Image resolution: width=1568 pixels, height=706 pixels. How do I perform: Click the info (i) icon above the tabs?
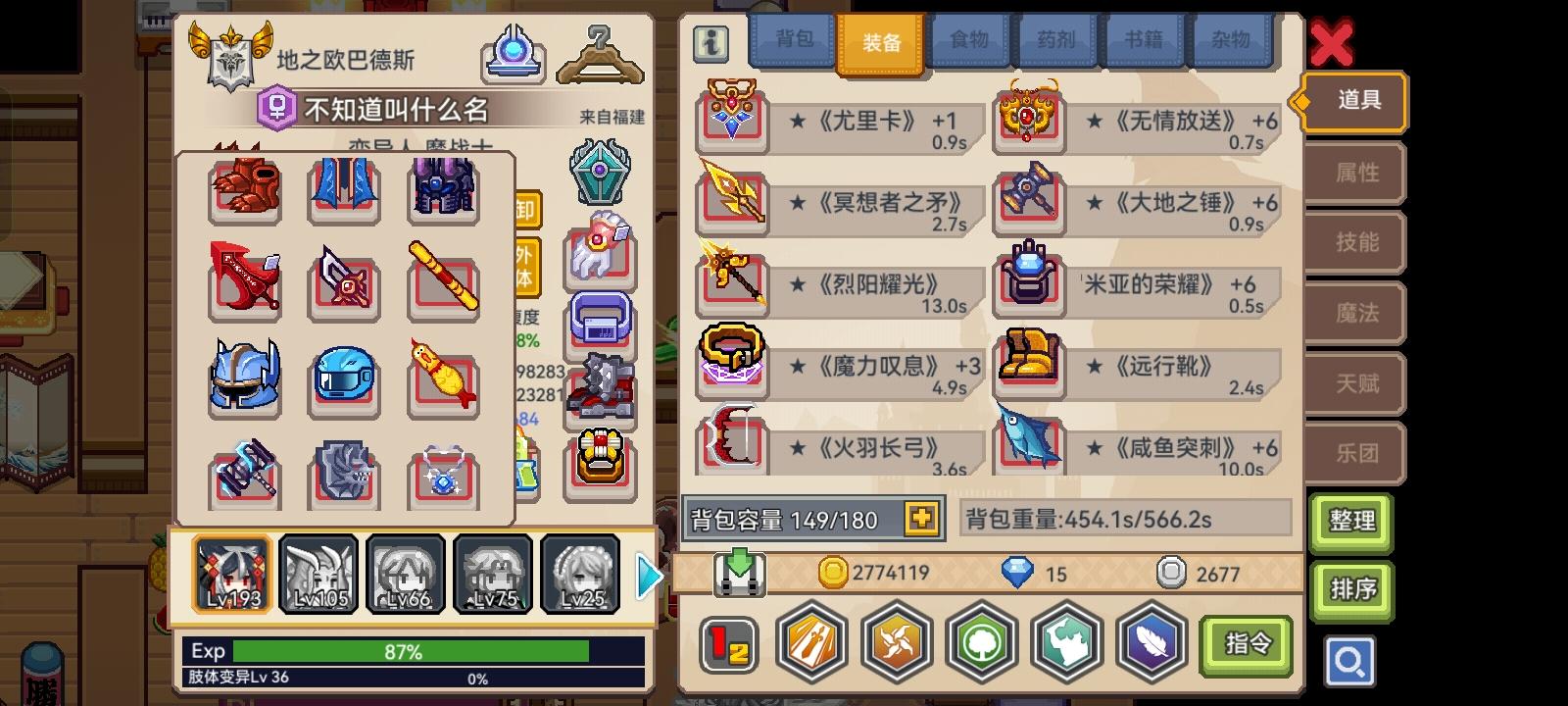(710, 43)
